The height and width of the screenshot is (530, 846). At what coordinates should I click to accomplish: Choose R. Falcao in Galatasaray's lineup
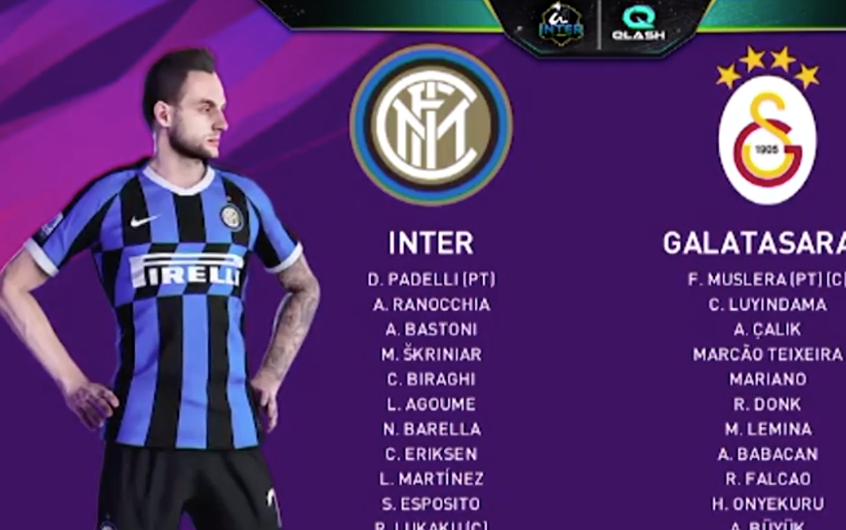767,479
